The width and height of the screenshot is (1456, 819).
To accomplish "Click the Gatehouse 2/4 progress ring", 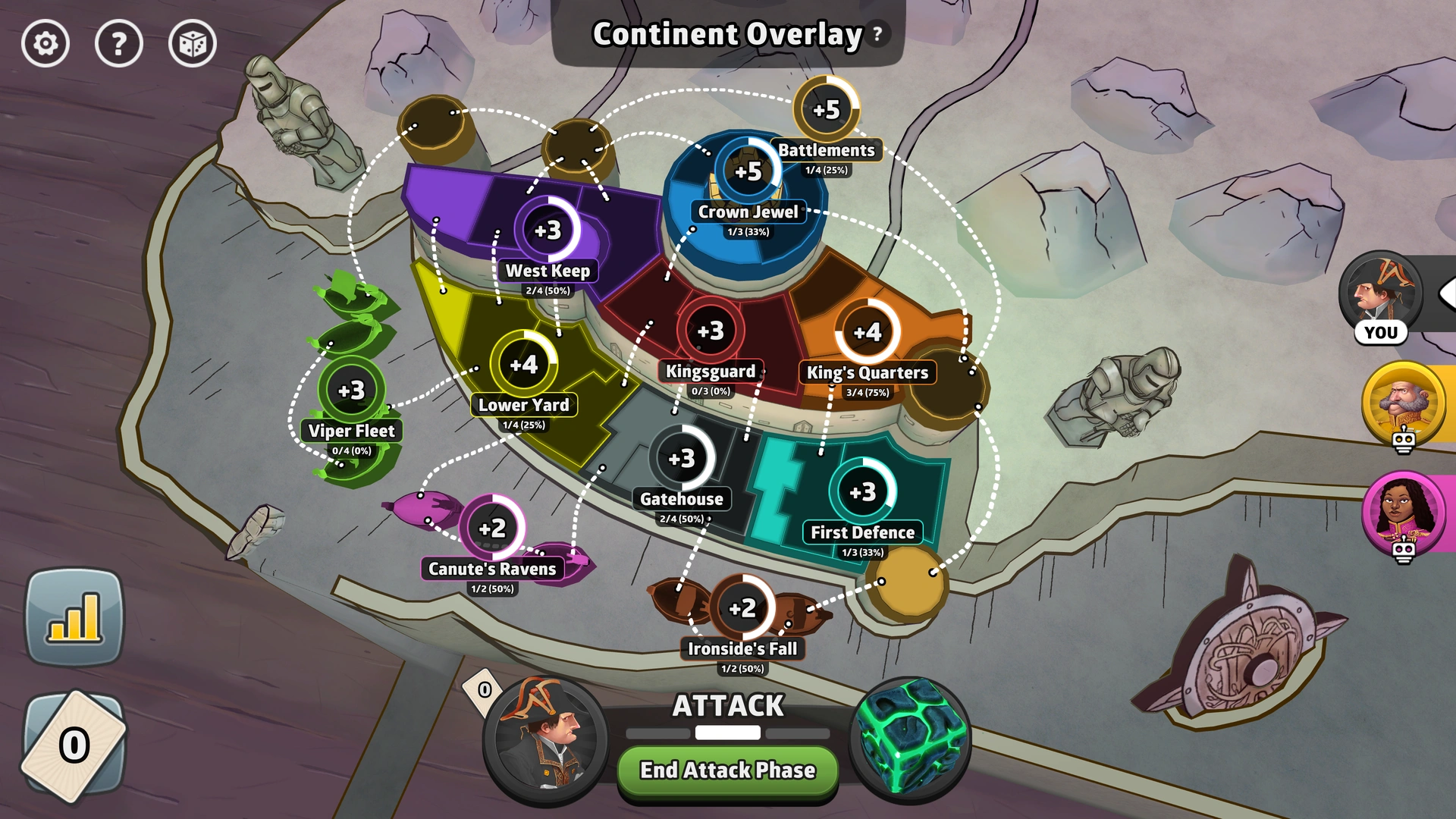I will coord(682,457).
